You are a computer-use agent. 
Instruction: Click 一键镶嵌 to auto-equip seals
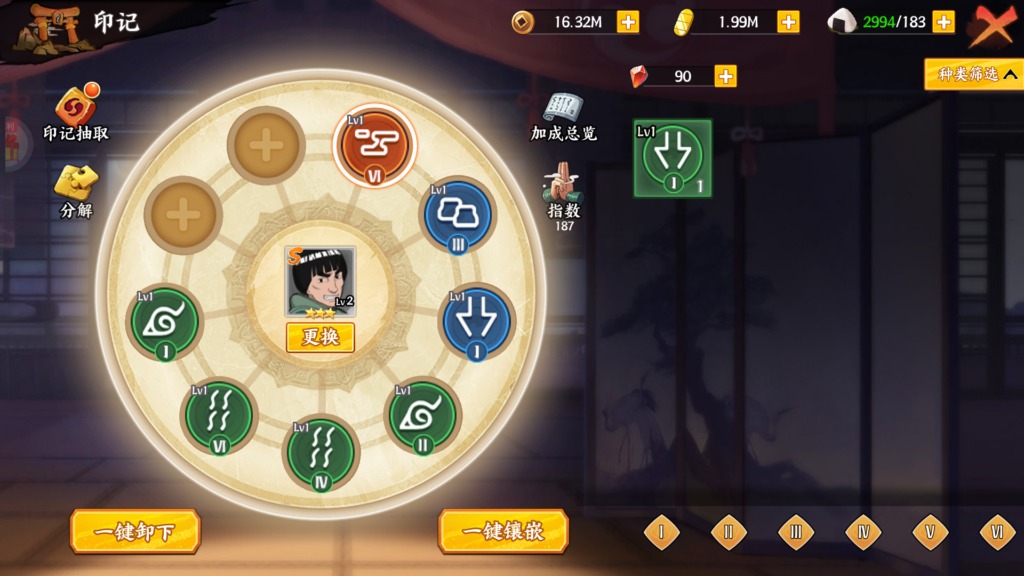pos(503,531)
